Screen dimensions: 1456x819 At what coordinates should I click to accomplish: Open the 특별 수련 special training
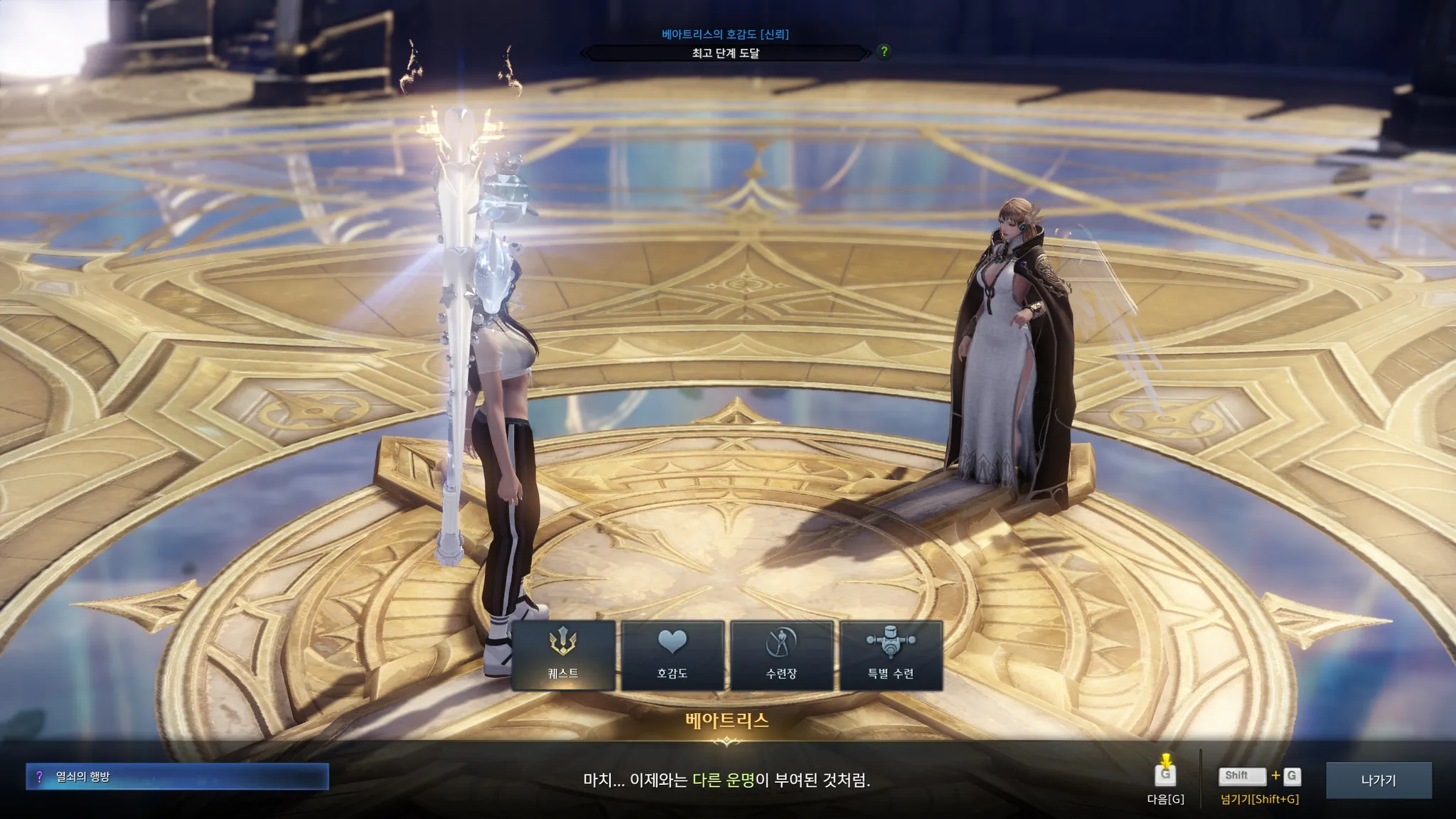[891, 655]
